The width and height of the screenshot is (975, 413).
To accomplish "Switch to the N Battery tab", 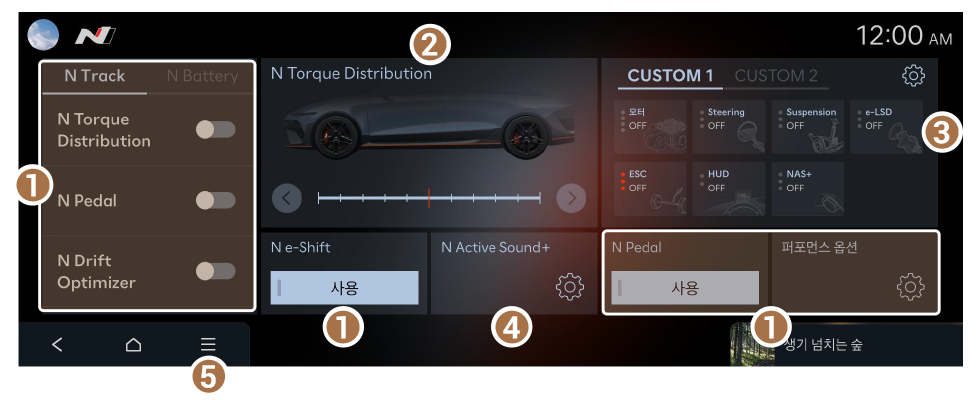I will (x=203, y=76).
